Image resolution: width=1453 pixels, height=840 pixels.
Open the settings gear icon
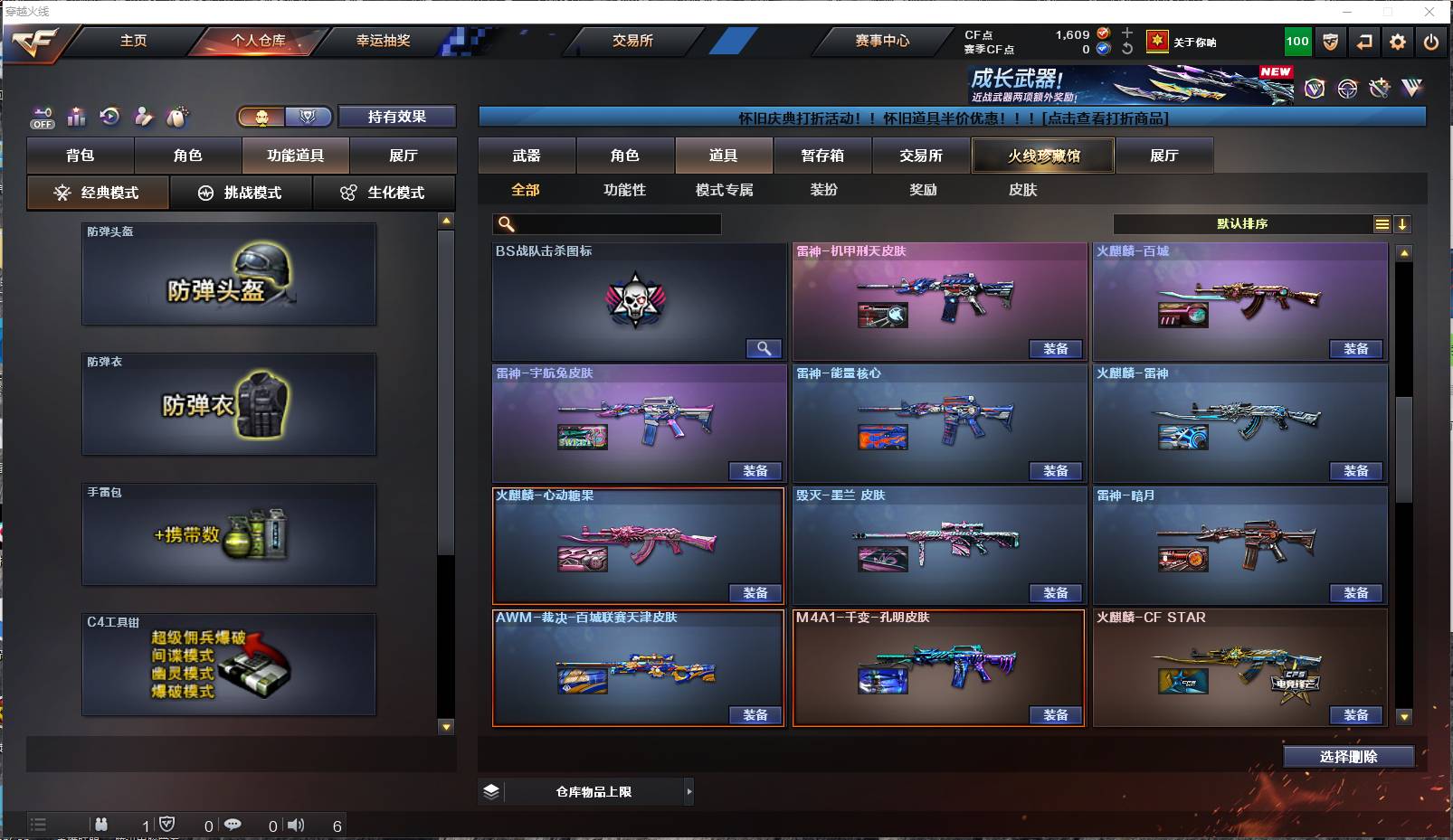[1397, 42]
